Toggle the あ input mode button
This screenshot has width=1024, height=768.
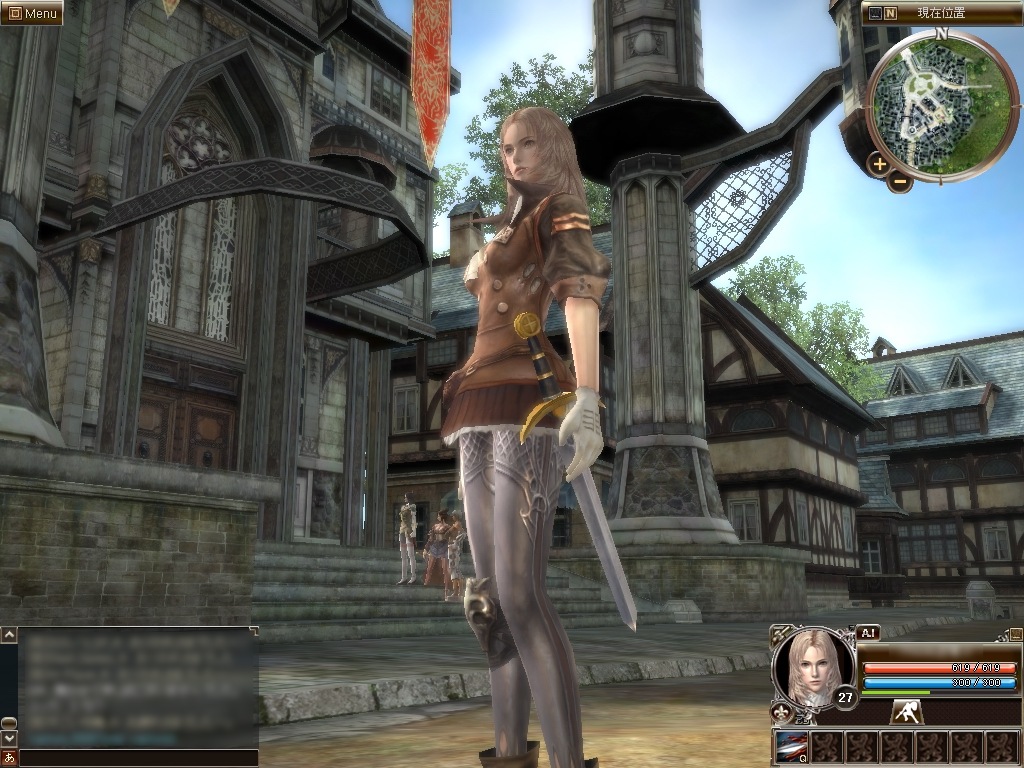(9, 757)
